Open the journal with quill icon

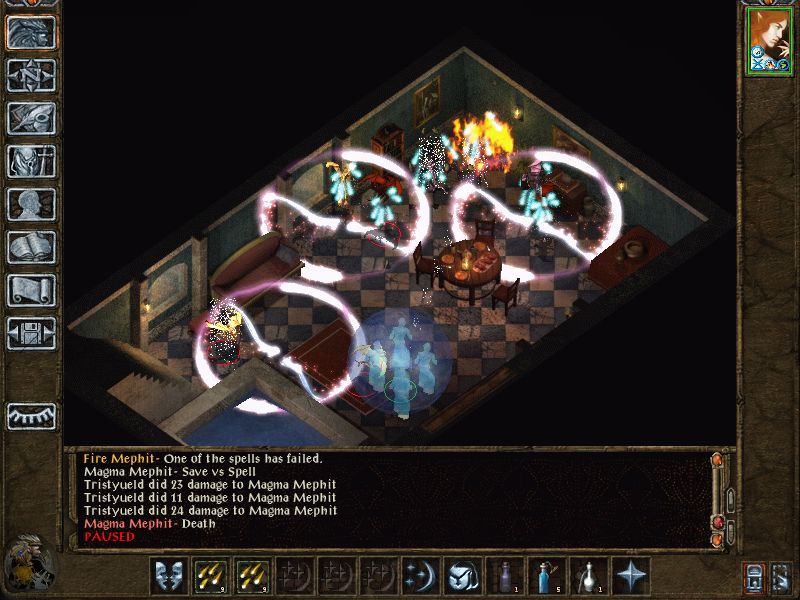pos(31,118)
